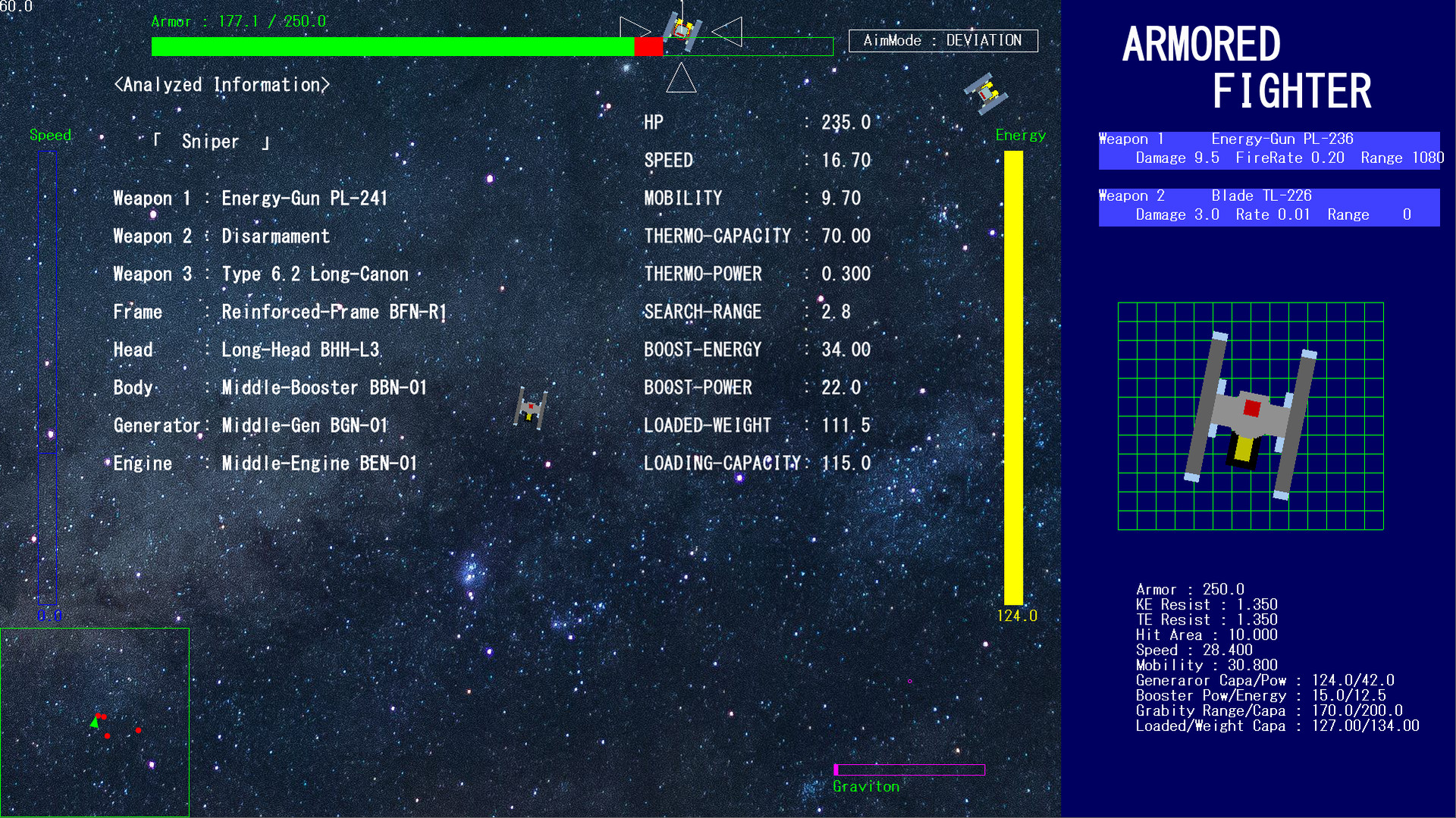
Task: Select the Generator: Middle-Gen BGN-01 entry
Action: 250,425
